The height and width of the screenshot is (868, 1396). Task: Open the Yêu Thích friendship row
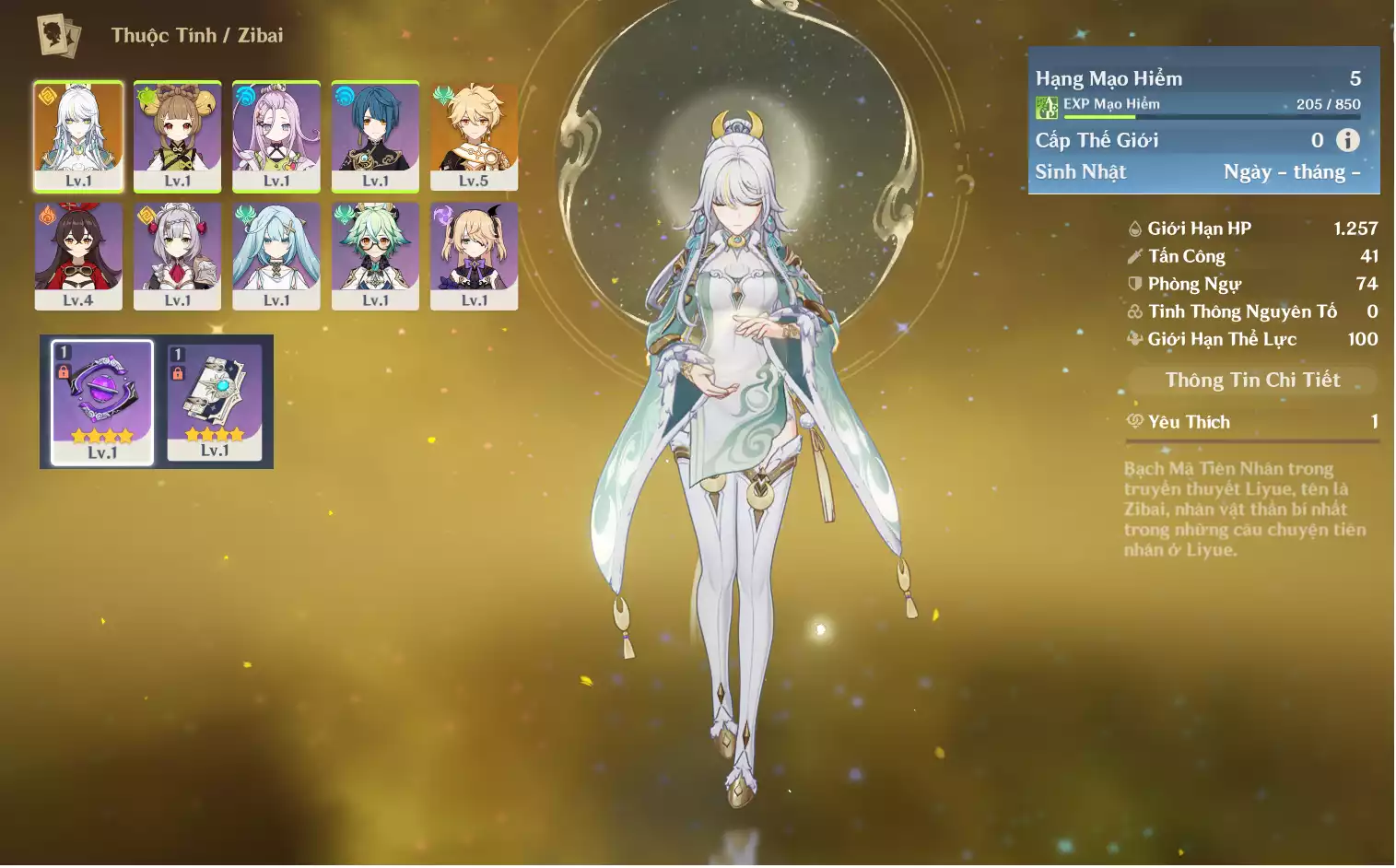pos(1252,422)
